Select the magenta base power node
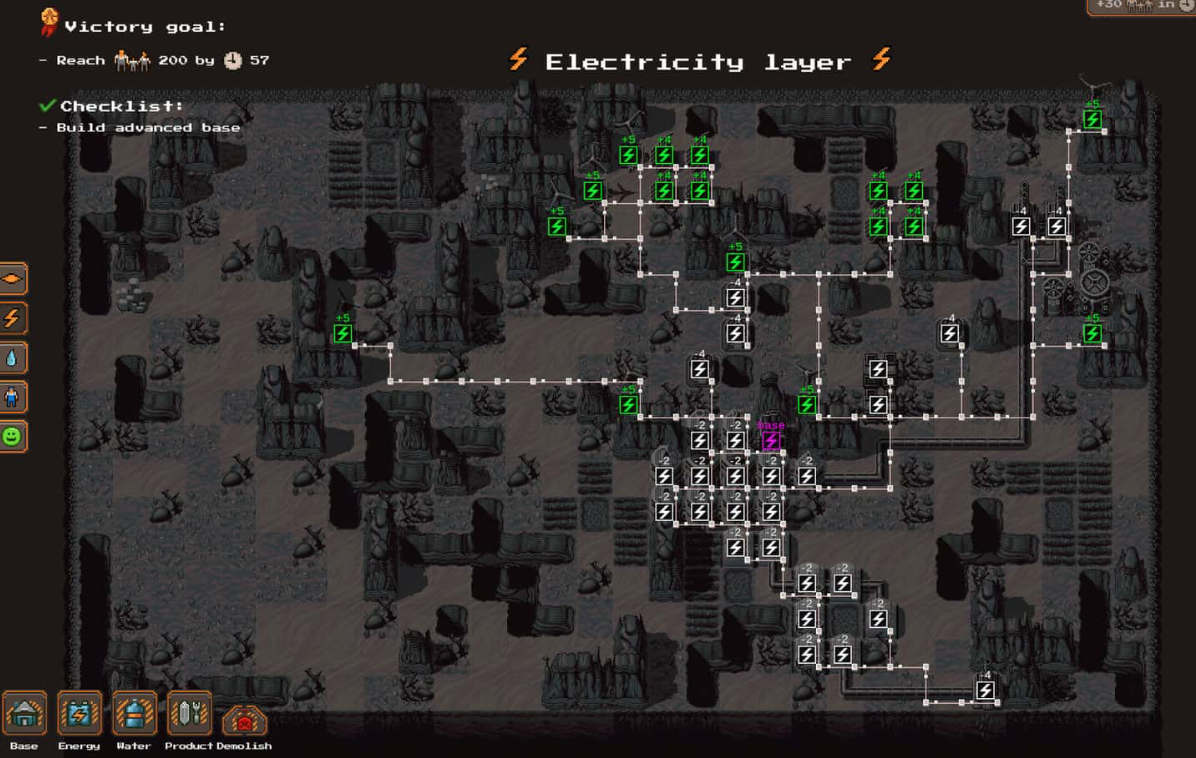 771,441
